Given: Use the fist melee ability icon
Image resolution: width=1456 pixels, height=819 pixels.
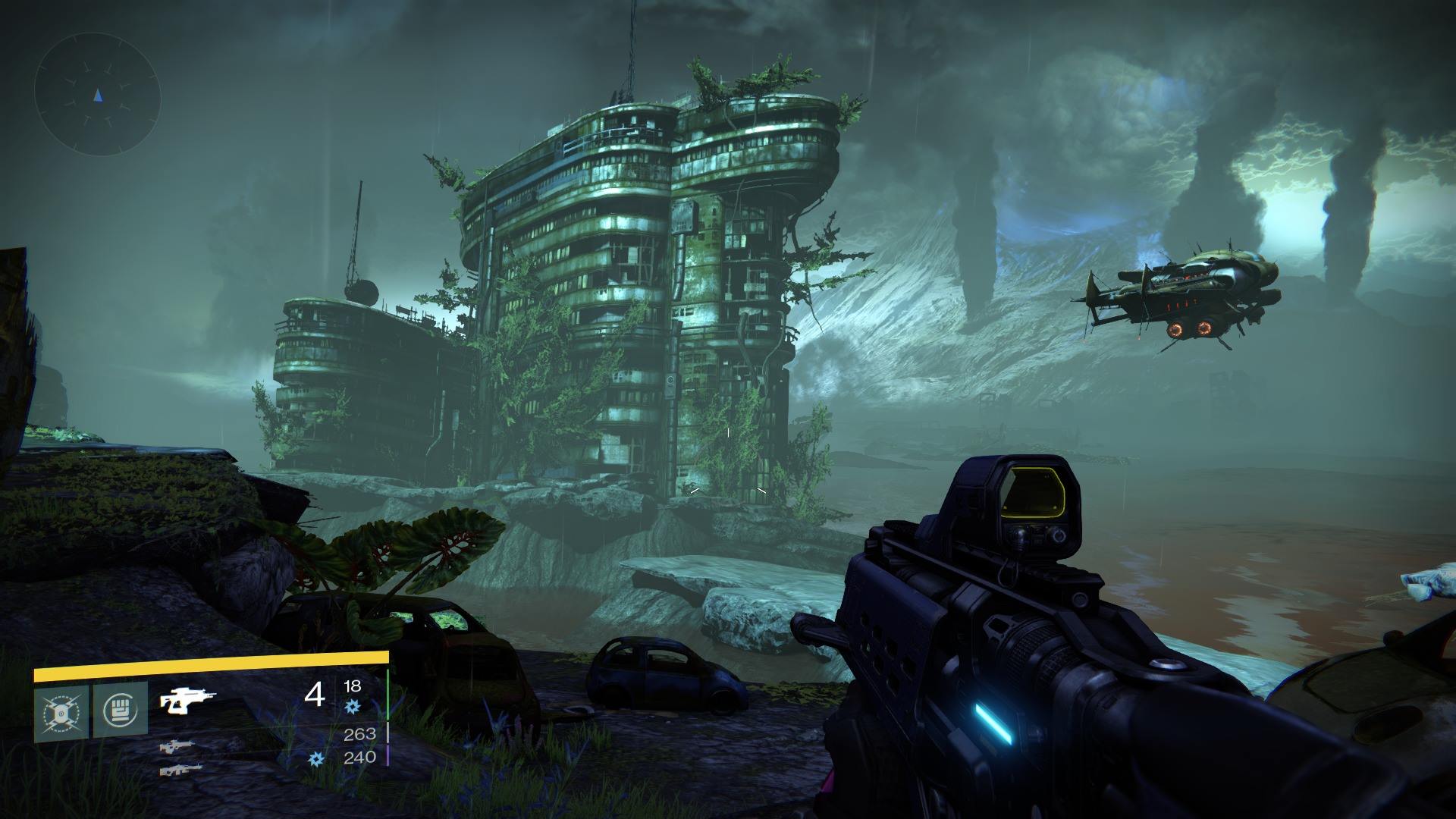Looking at the screenshot, I should pyautogui.click(x=121, y=711).
